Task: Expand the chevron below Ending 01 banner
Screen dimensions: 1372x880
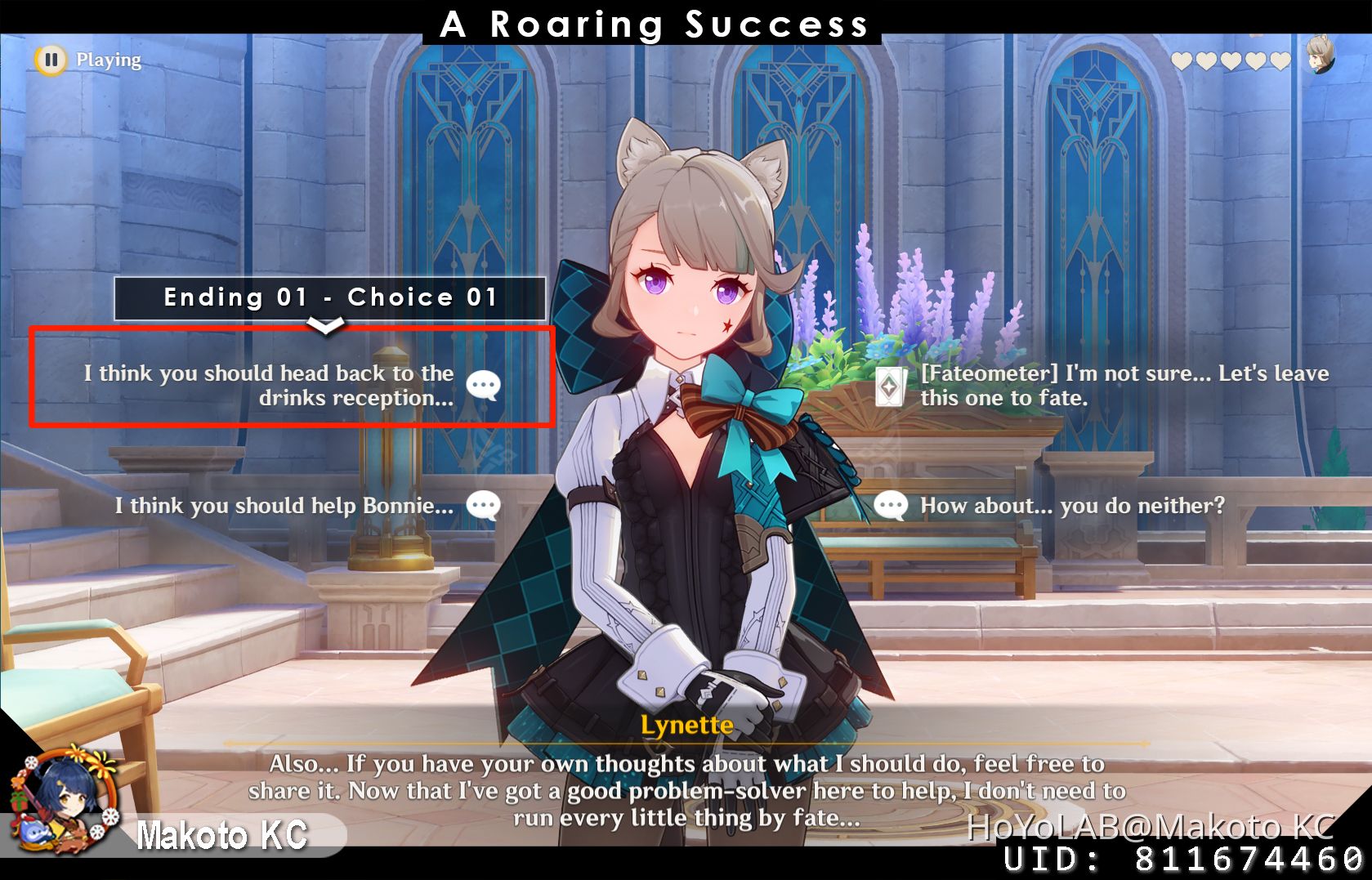Action: (327, 325)
